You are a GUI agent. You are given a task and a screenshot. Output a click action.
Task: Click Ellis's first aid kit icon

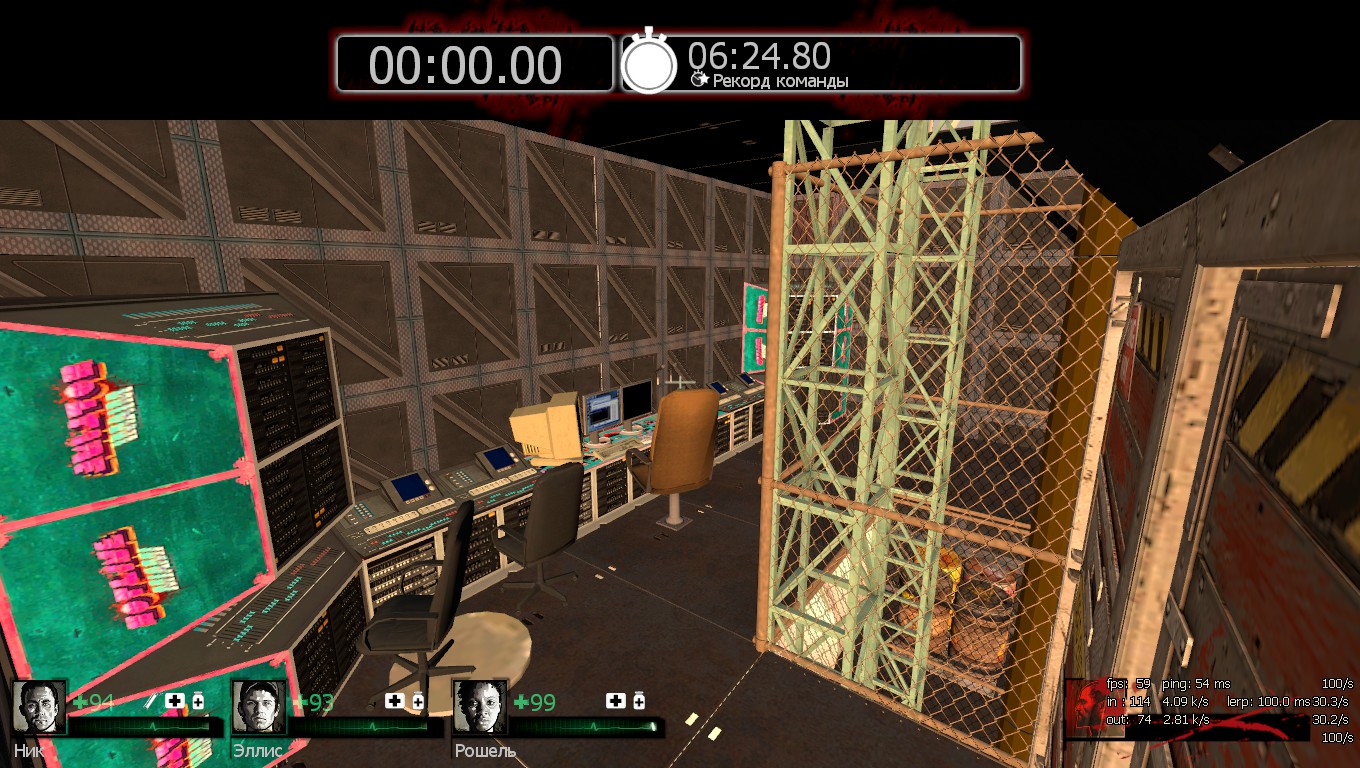(395, 701)
